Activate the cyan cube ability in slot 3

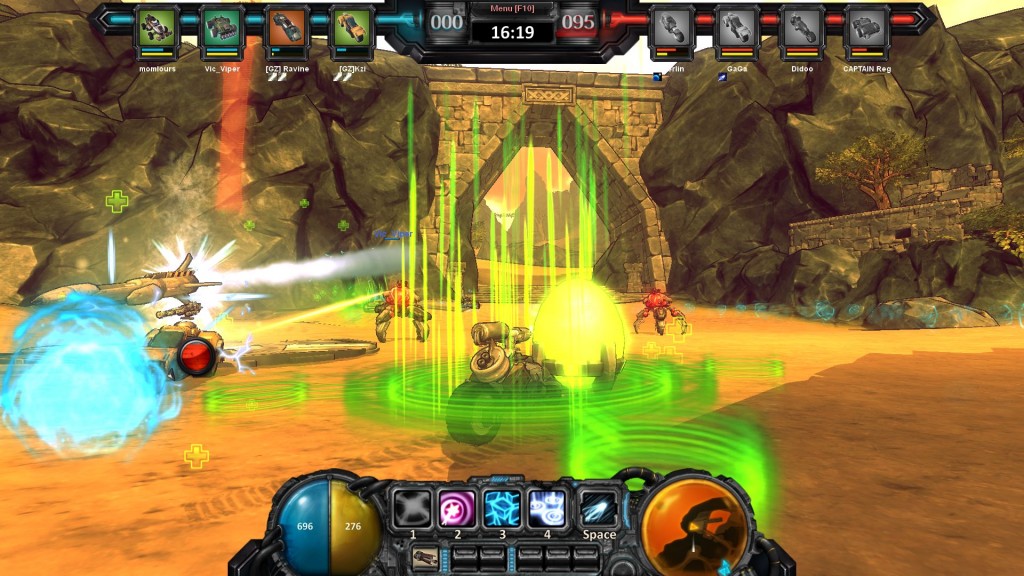point(503,508)
